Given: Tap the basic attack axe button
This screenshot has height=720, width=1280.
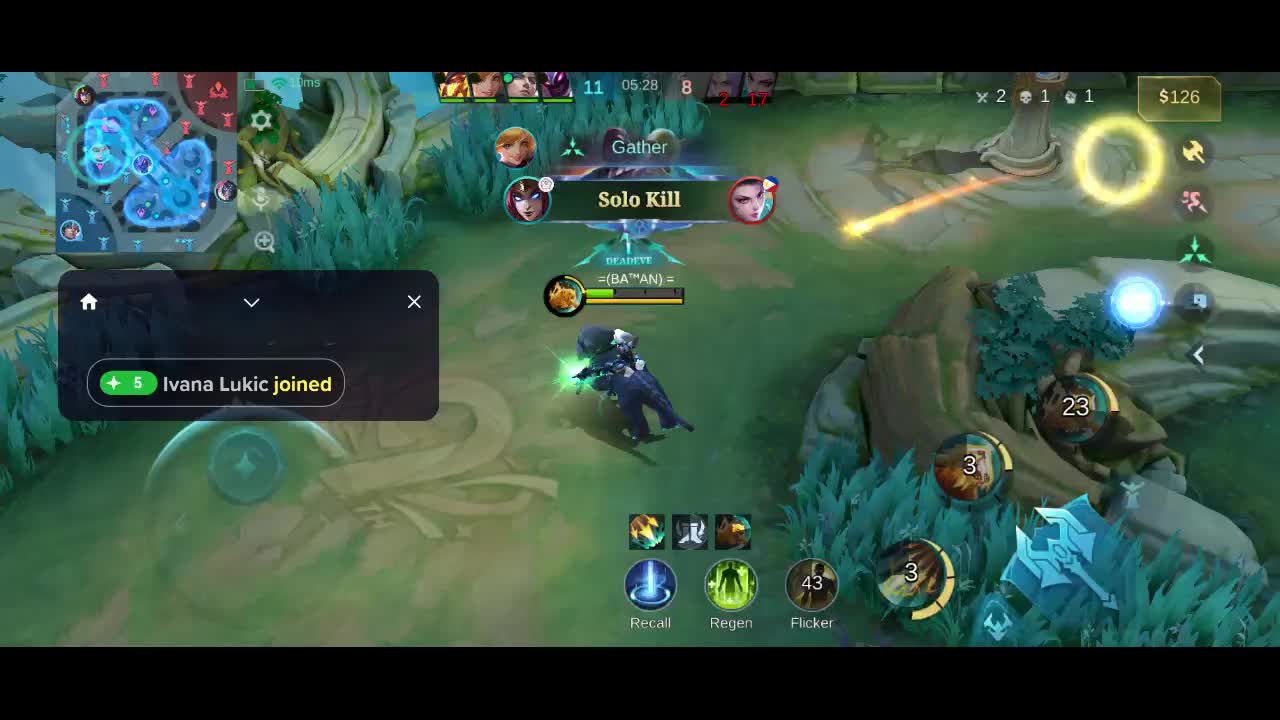Looking at the screenshot, I should point(1067,557).
